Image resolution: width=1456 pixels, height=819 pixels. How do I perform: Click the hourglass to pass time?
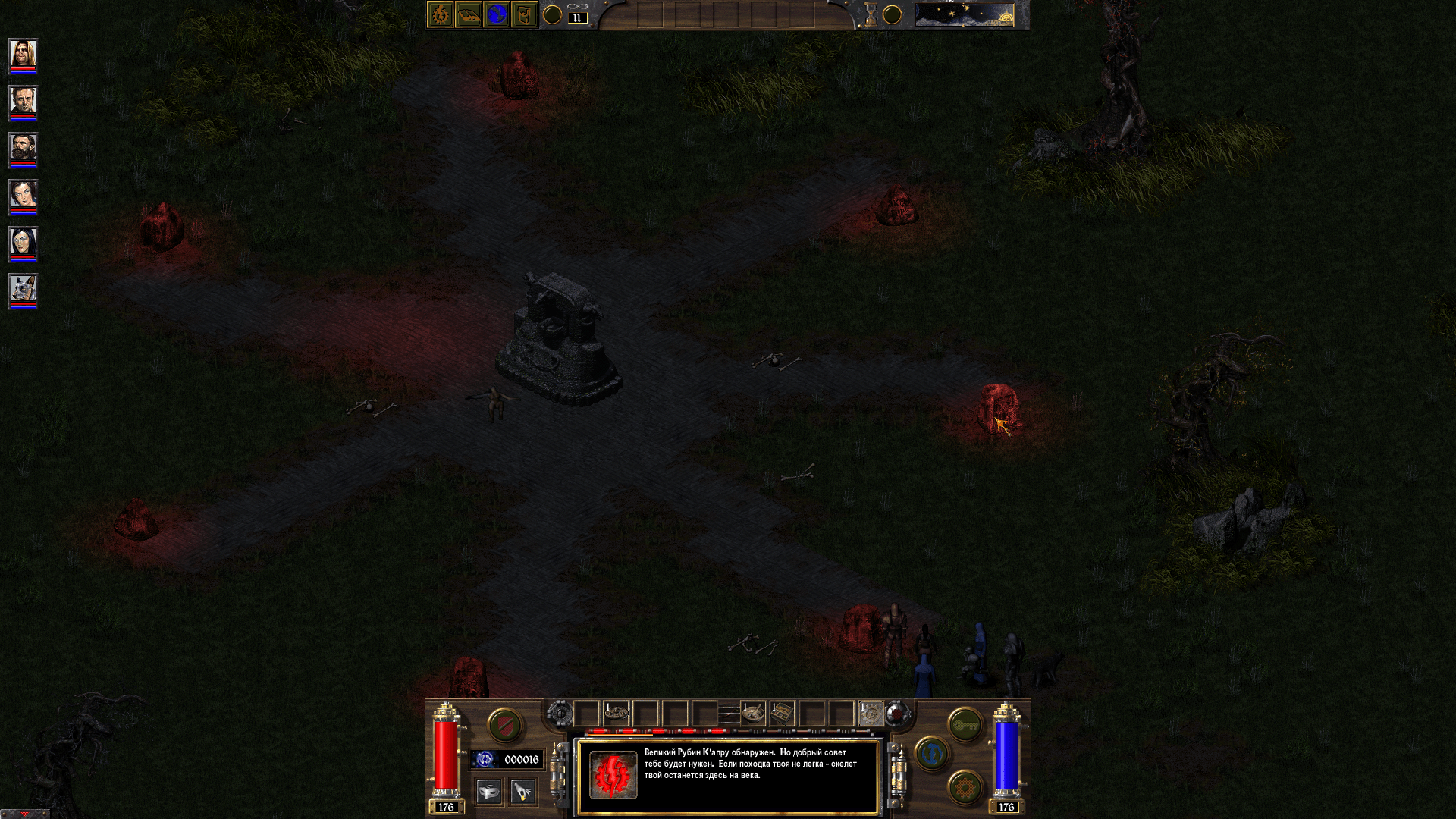(870, 14)
